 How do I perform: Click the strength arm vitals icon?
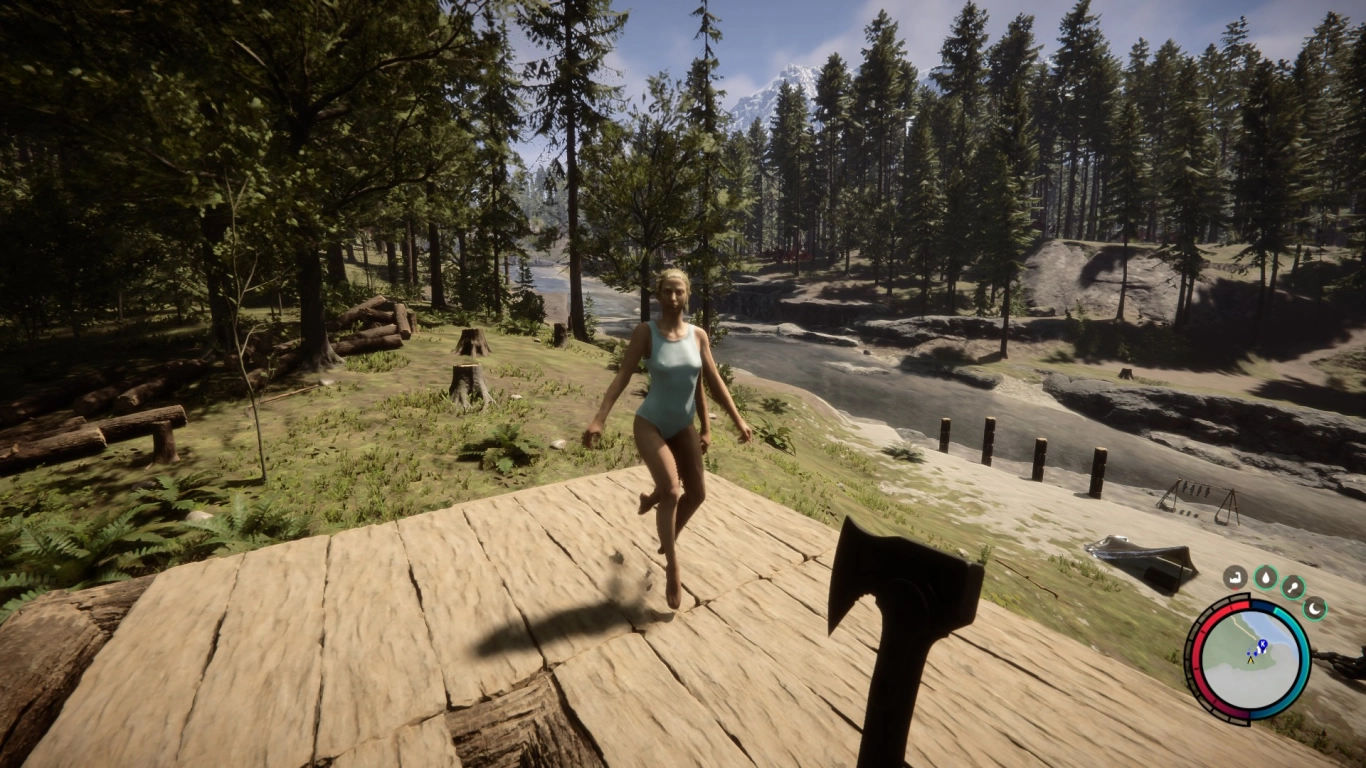[x=1235, y=577]
